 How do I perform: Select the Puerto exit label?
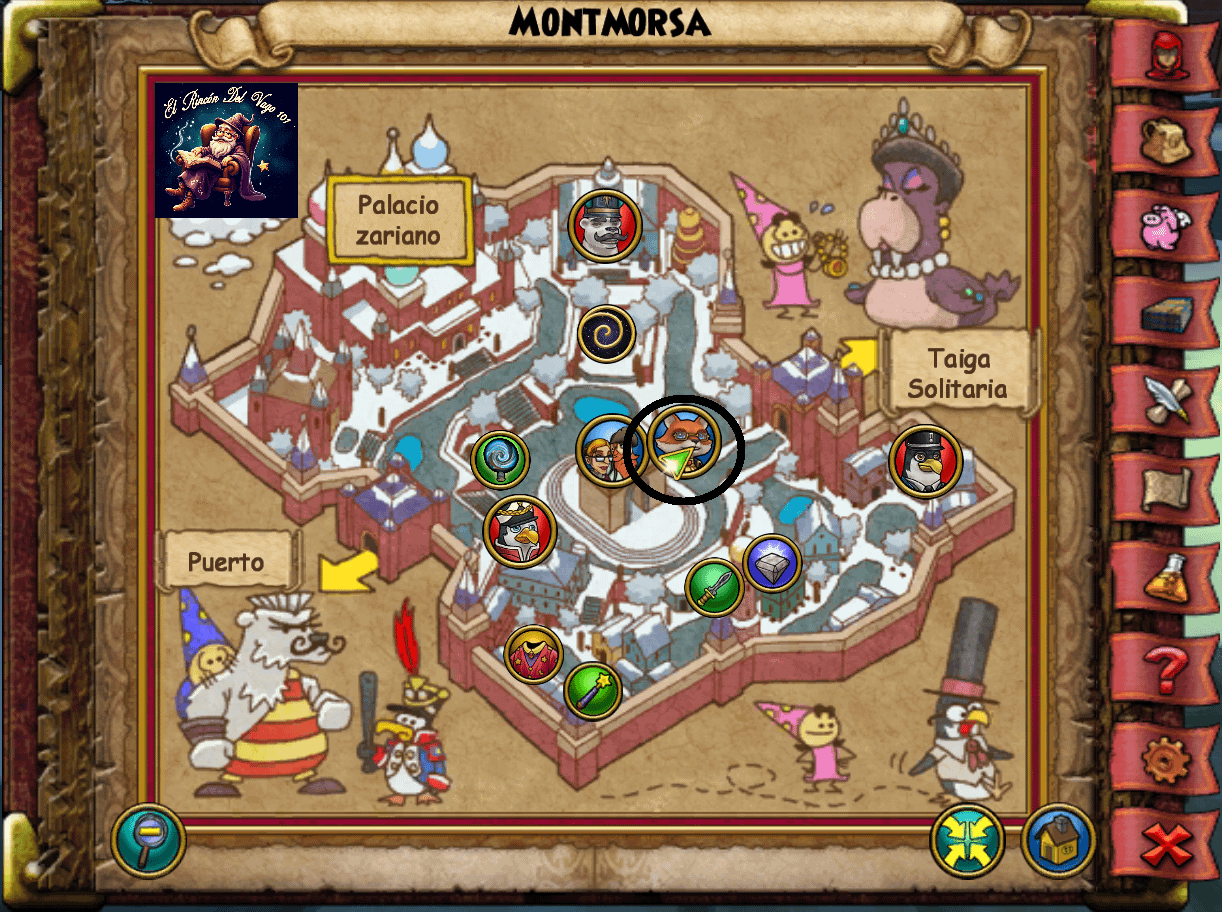[227, 562]
